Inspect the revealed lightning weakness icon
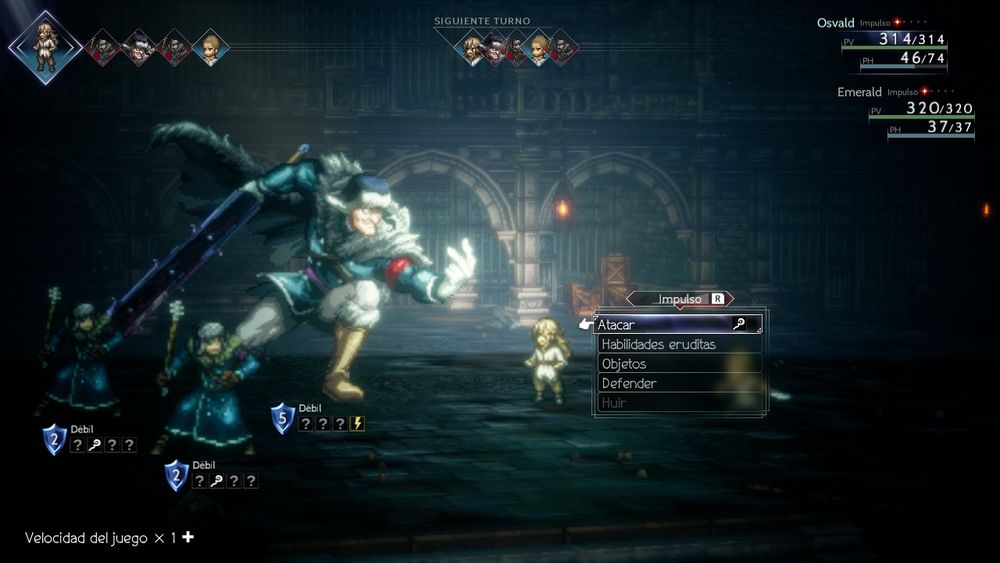 coord(358,424)
